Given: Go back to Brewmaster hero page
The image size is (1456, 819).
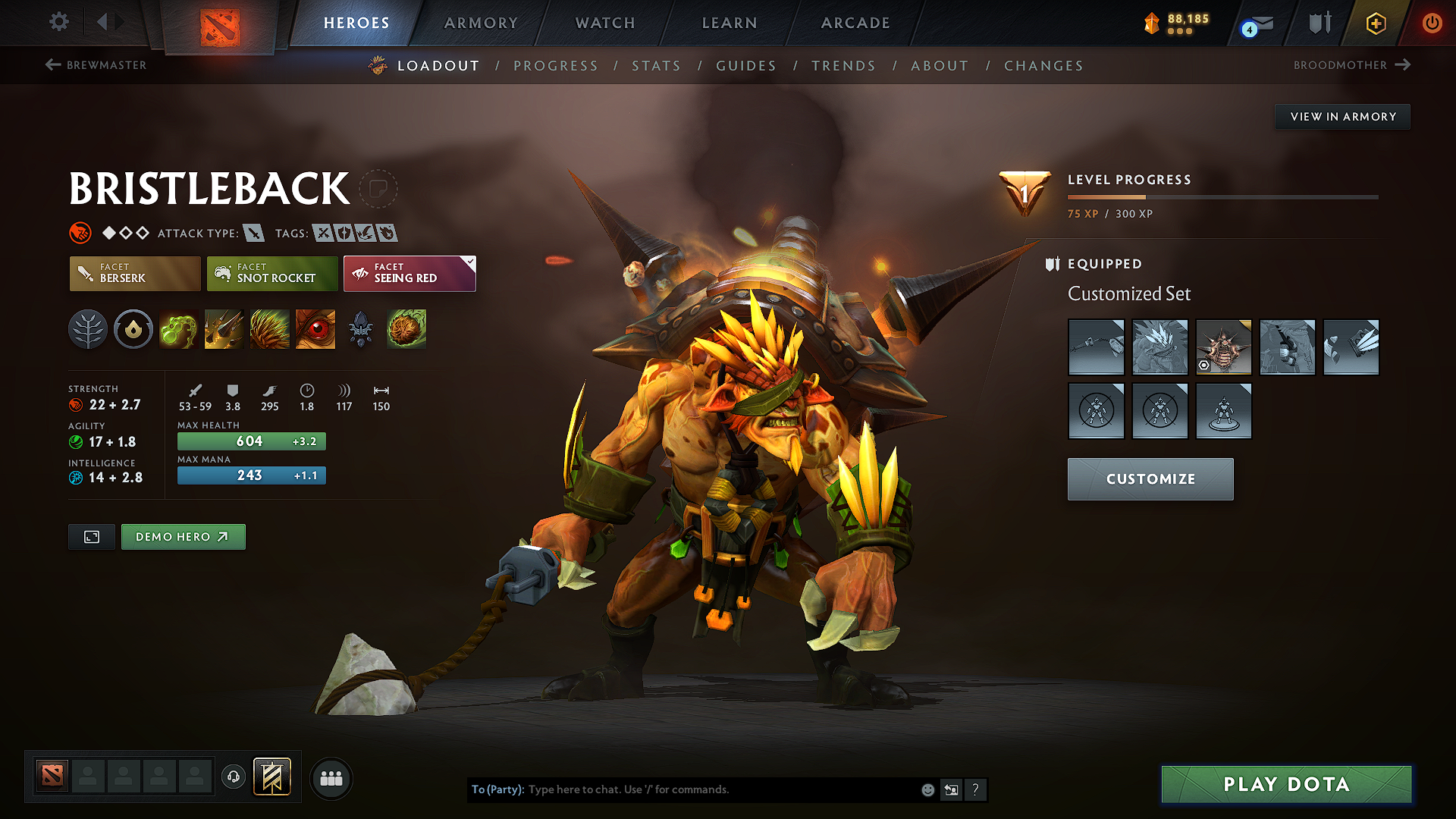Looking at the screenshot, I should coord(95,65).
